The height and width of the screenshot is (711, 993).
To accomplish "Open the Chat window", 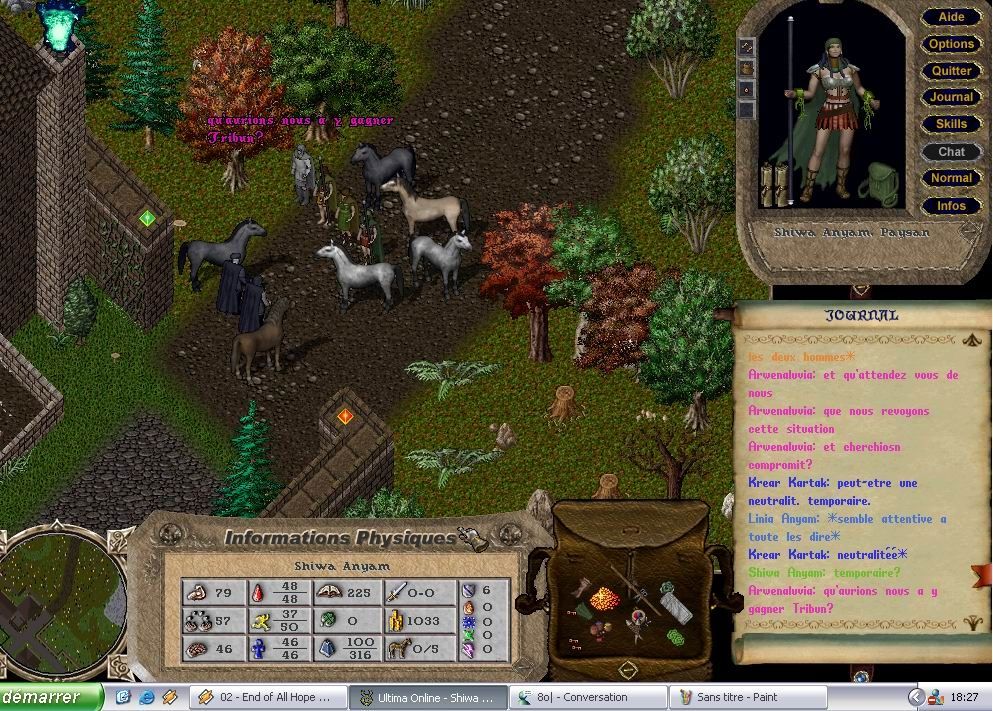I will [x=951, y=151].
